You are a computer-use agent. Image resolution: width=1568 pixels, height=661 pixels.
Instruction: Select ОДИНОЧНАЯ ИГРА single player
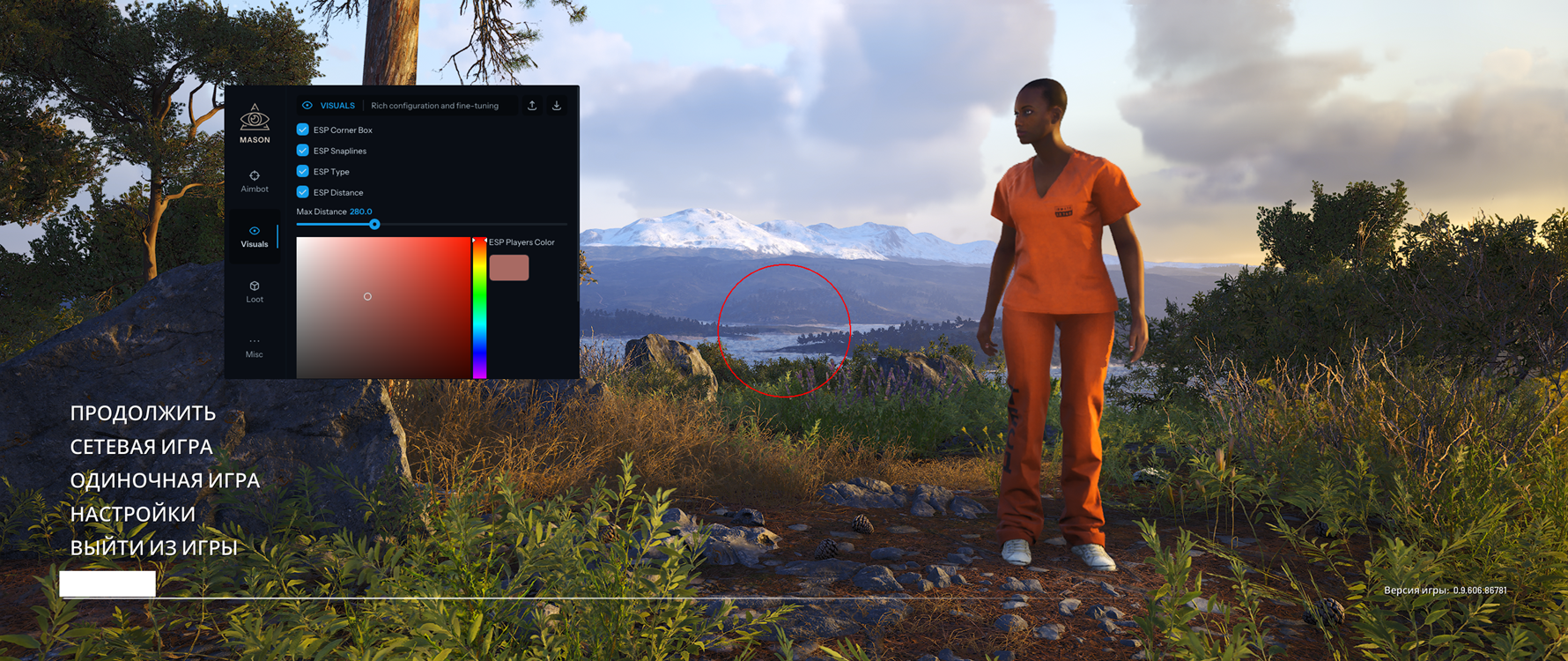165,480
